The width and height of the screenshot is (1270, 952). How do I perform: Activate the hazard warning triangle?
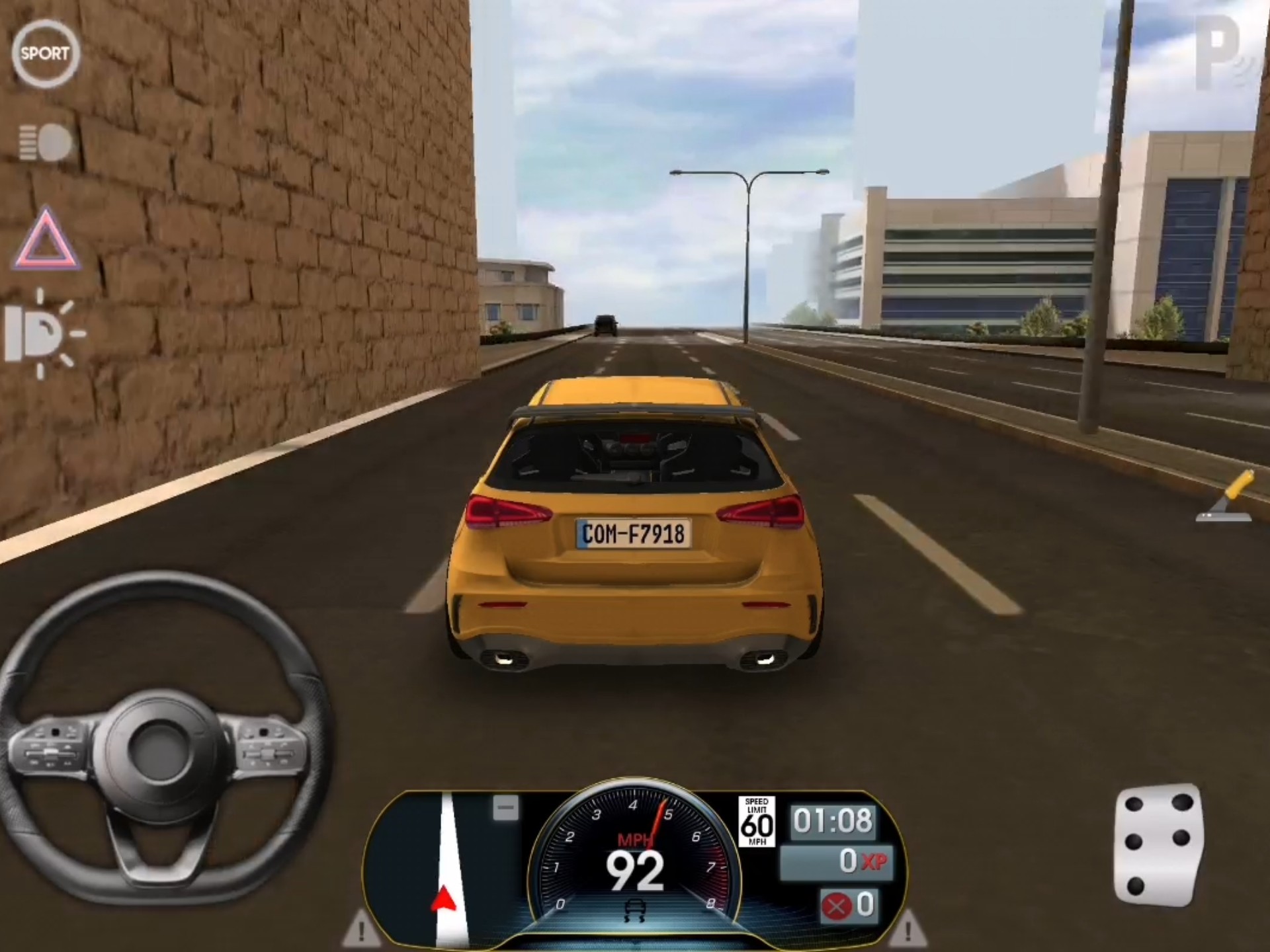click(45, 240)
